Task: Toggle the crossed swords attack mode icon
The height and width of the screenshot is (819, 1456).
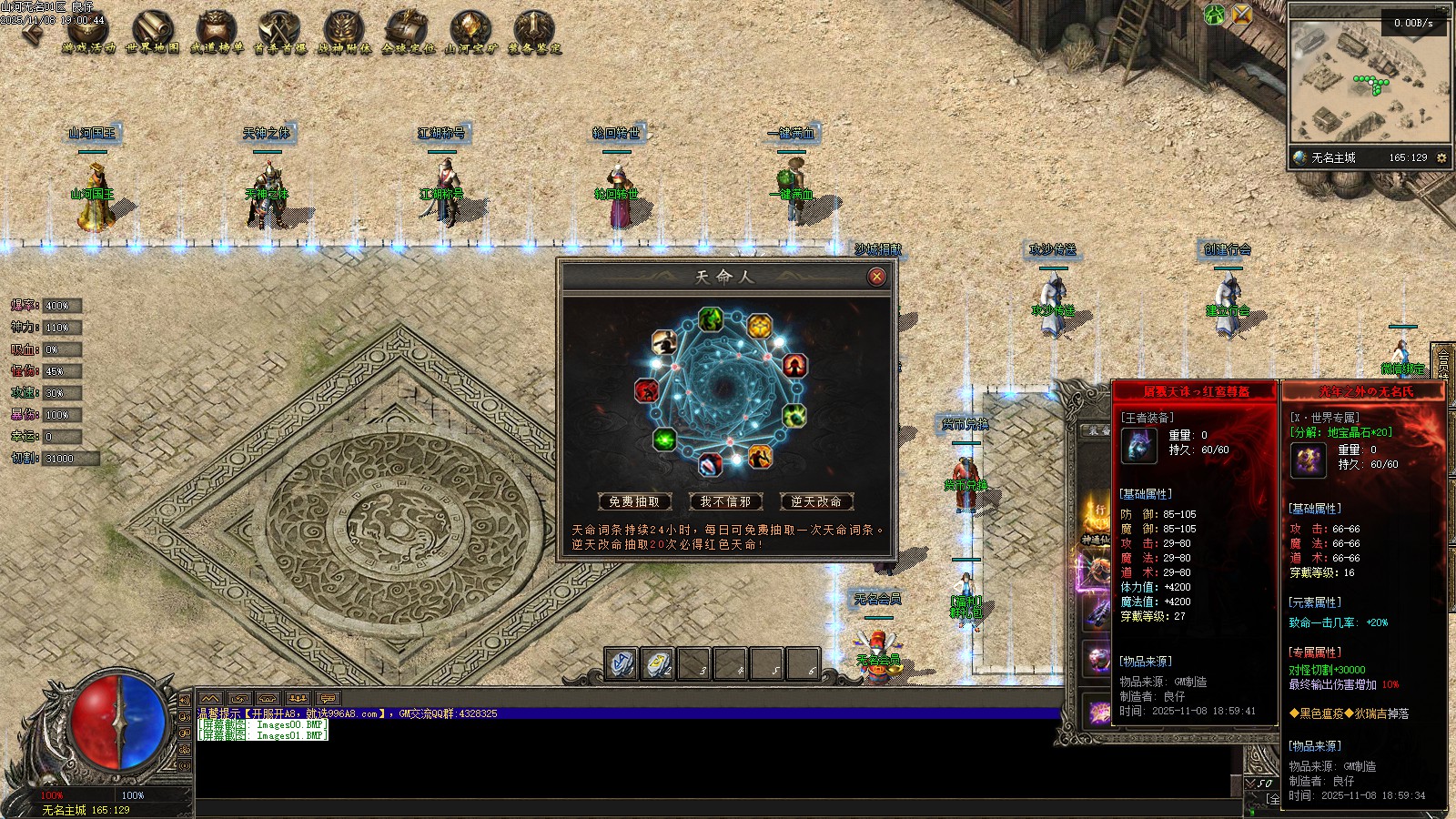Action: [x=1242, y=15]
